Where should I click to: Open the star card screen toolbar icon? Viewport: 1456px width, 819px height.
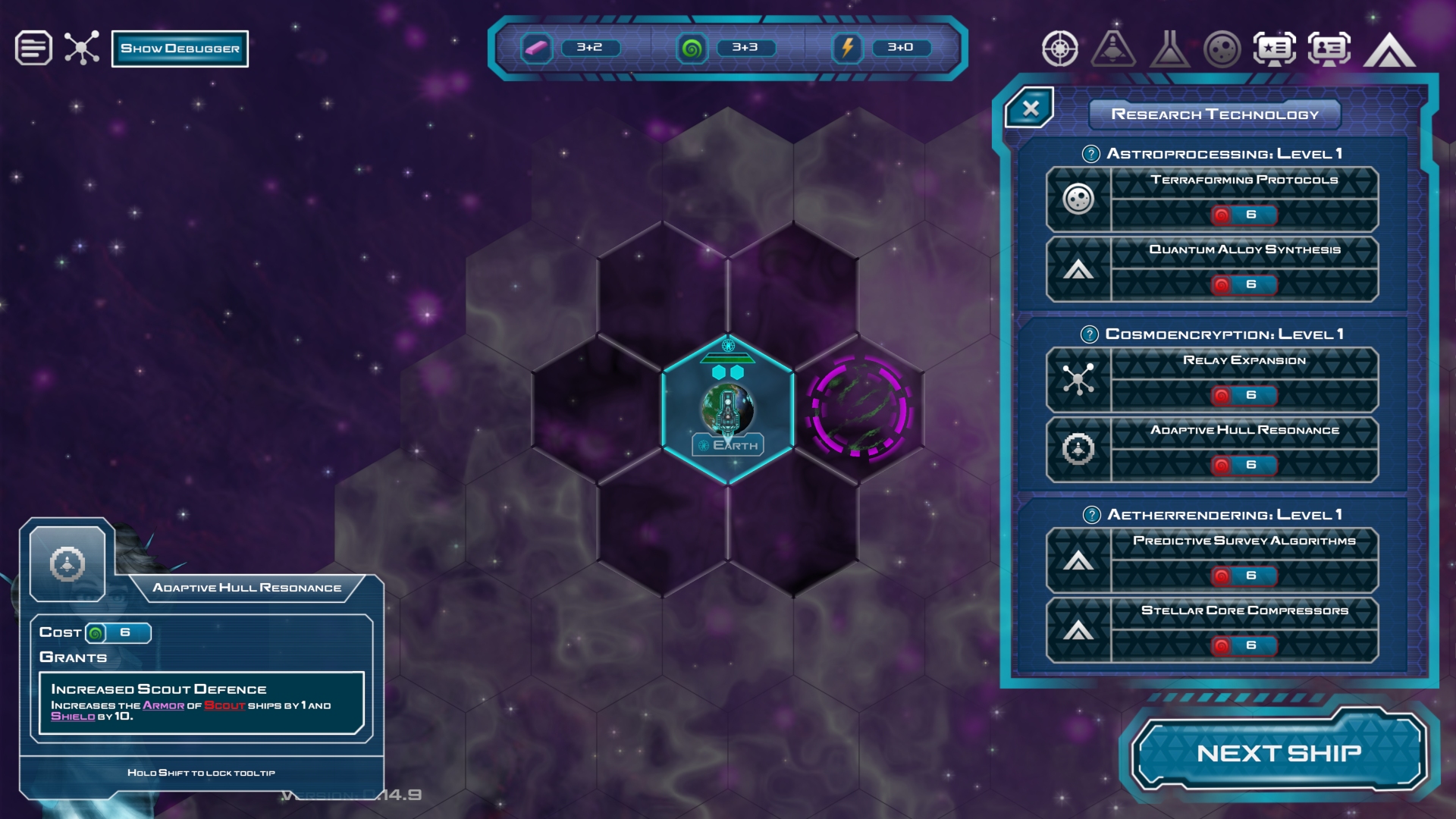click(1274, 49)
